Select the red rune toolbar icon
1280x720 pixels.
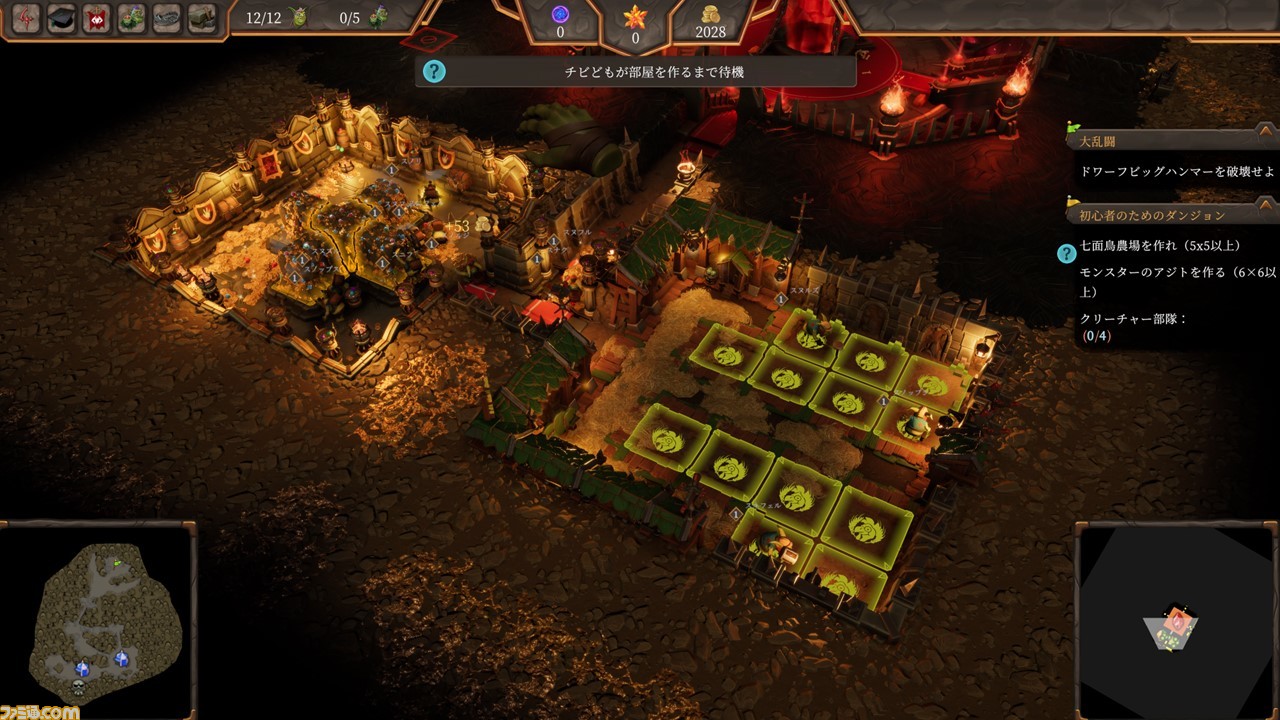click(x=26, y=18)
